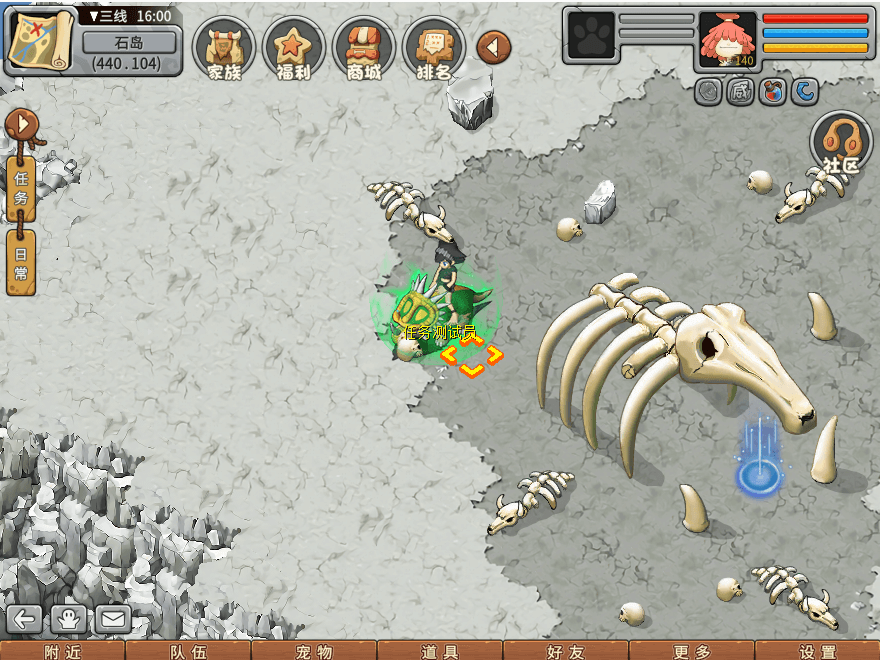This screenshot has width=880, height=660.
Task: Open the 社区 (community) headphones button
Action: tap(840, 145)
